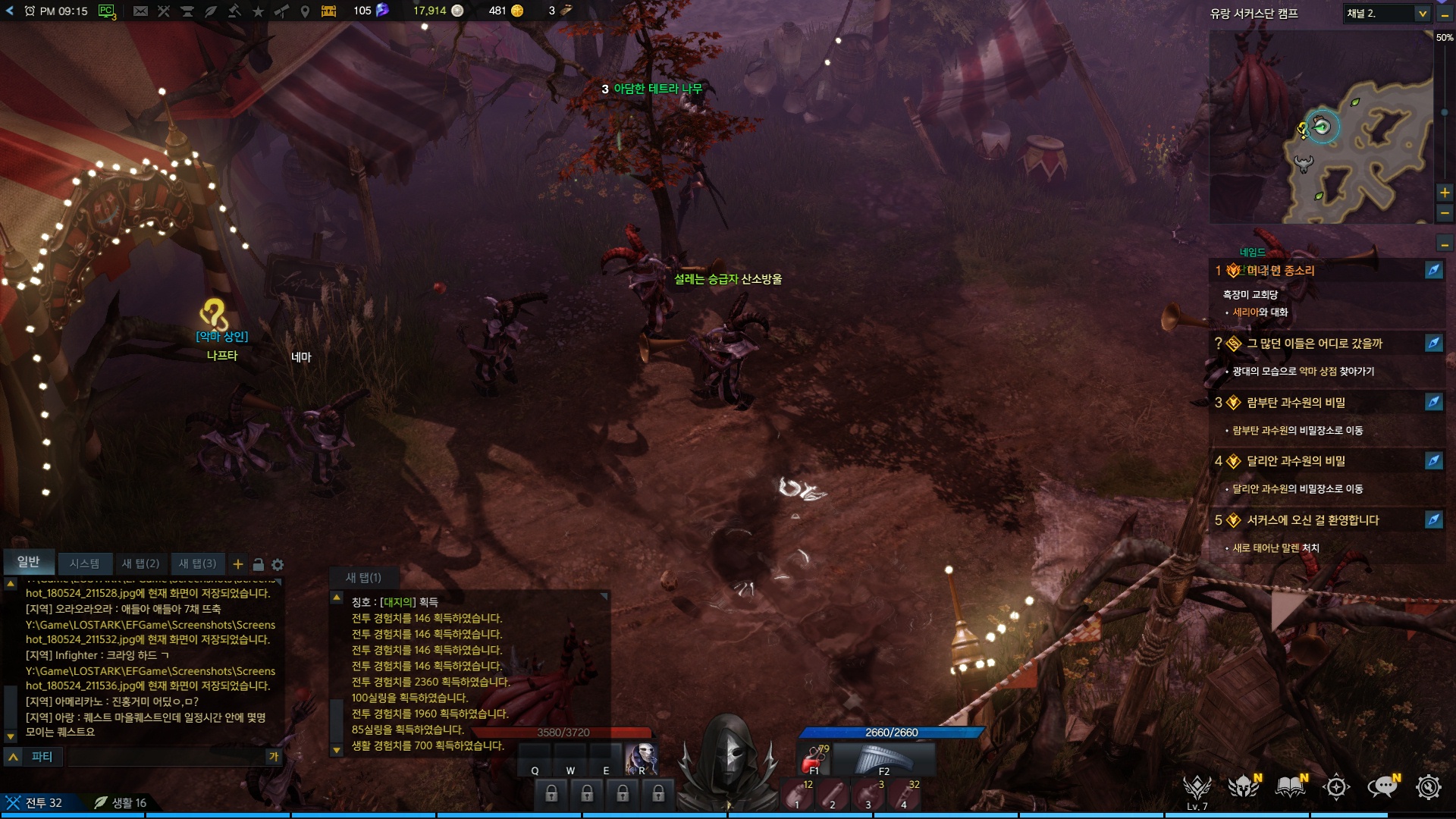
Task: Zoom out the minimap with minus button
Action: click(x=1445, y=213)
